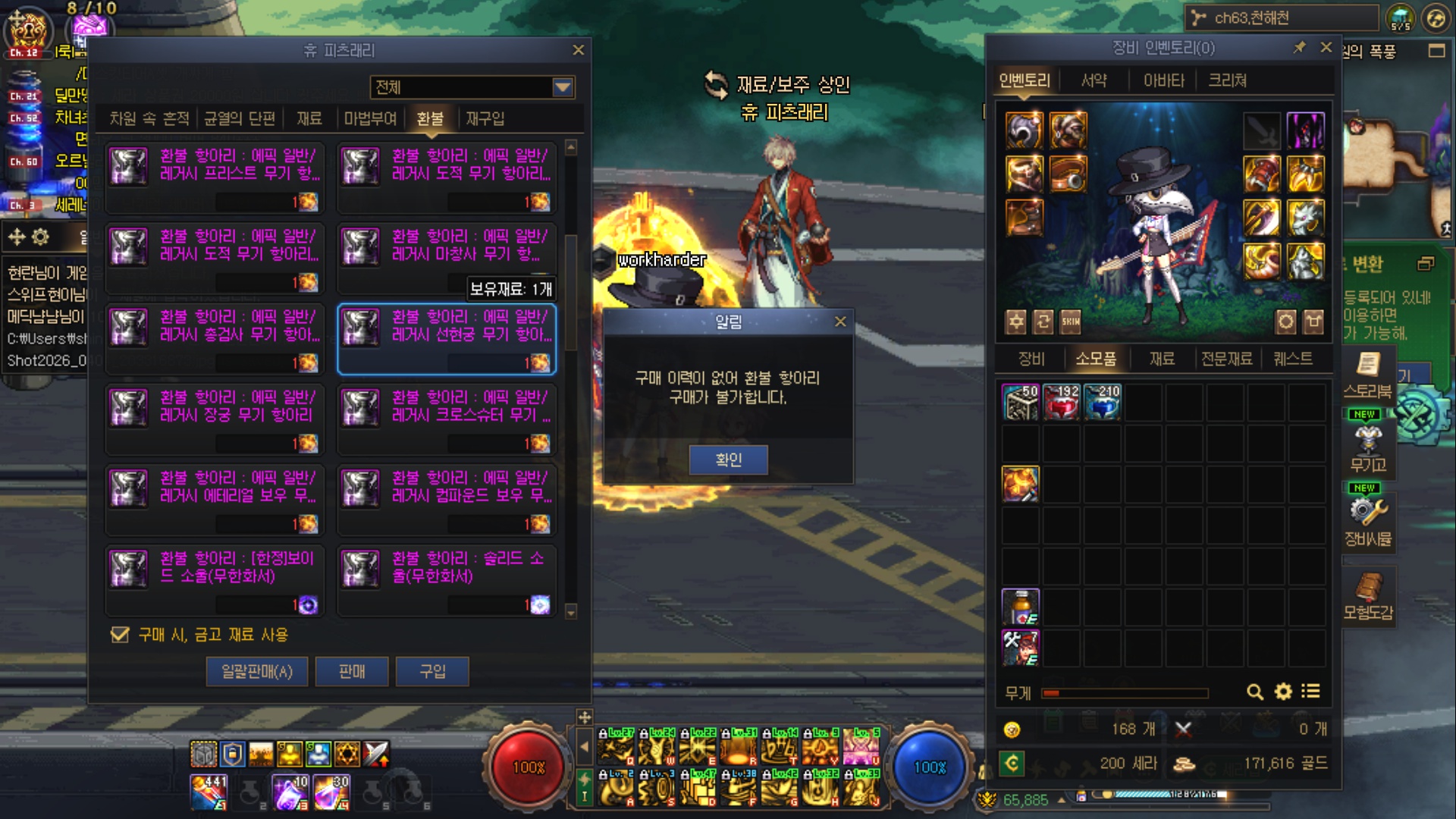The height and width of the screenshot is (819, 1456).
Task: Open the 전체 filter dropdown
Action: click(563, 87)
